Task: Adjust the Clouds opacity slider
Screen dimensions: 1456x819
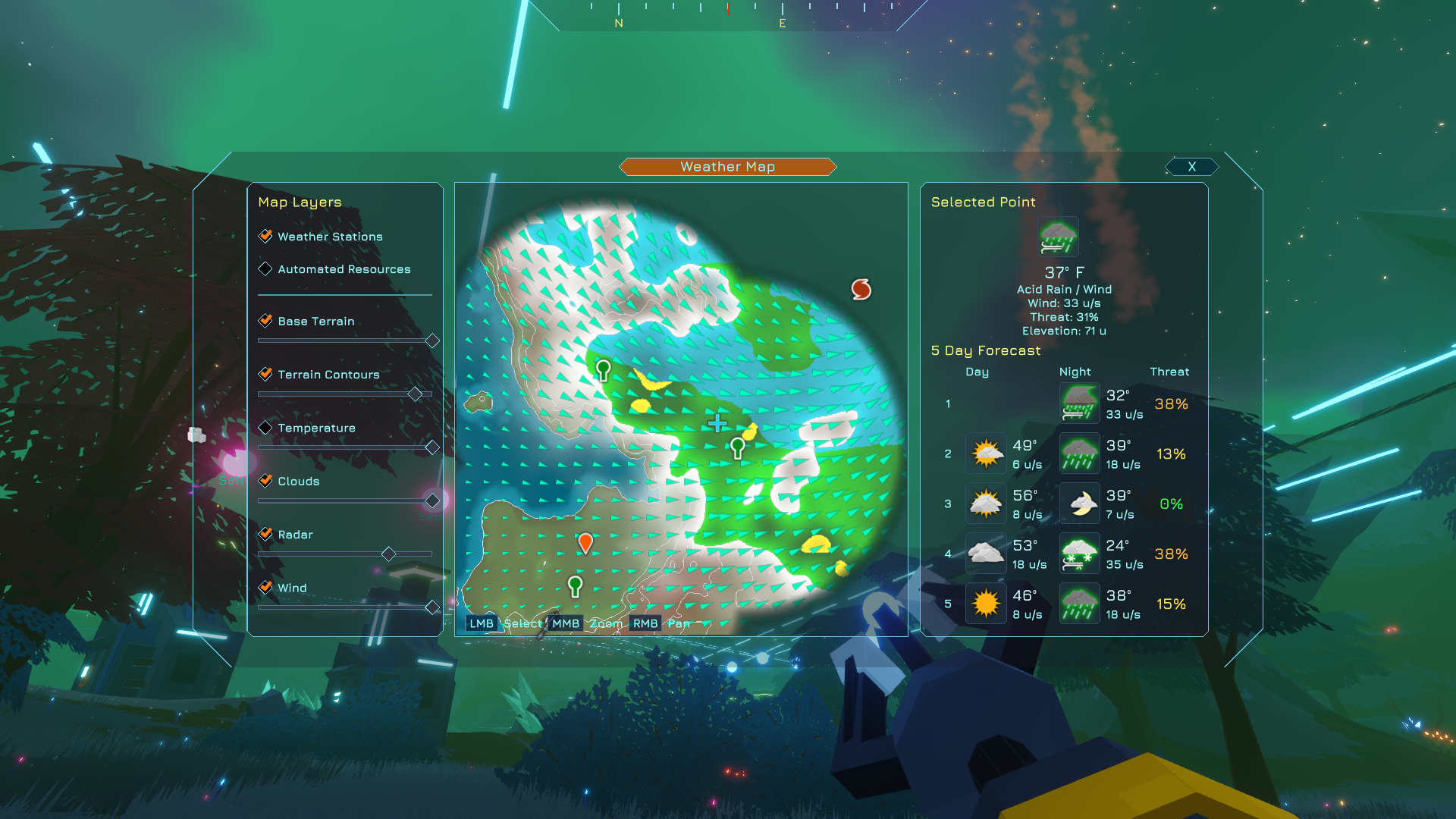Action: coord(432,500)
